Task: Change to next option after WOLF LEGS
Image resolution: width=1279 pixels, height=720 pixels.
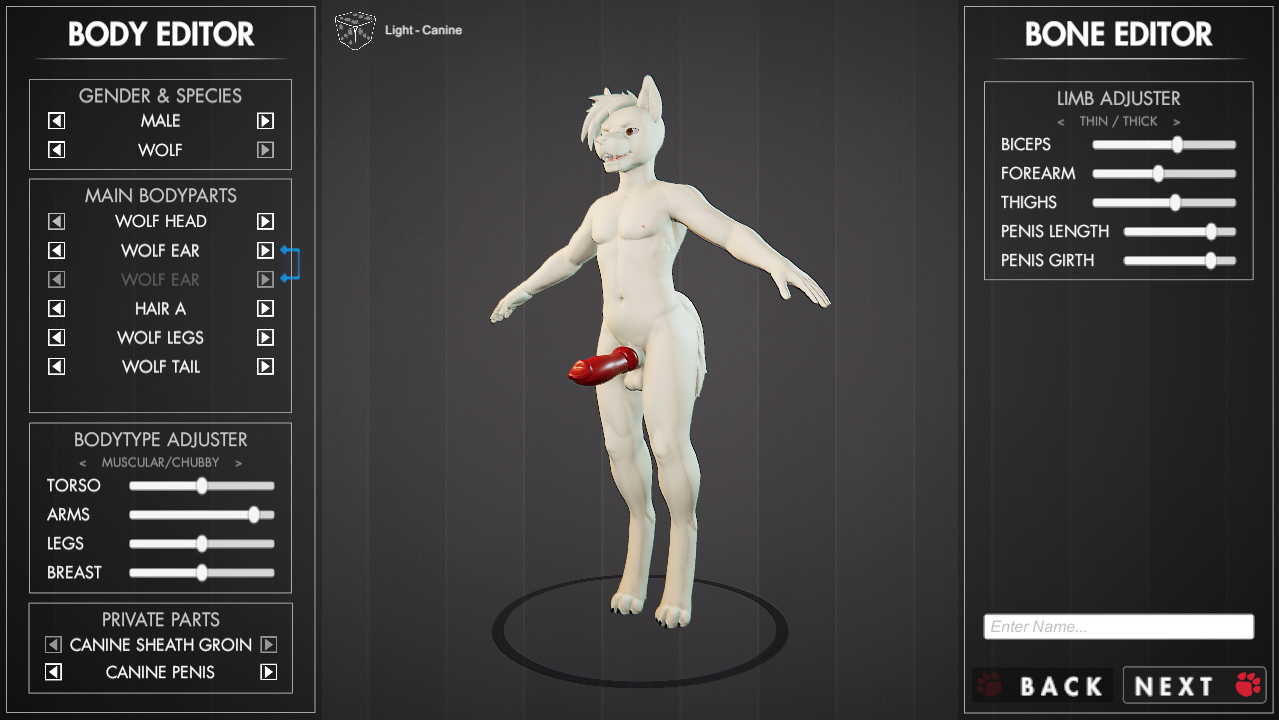Action: (x=265, y=338)
